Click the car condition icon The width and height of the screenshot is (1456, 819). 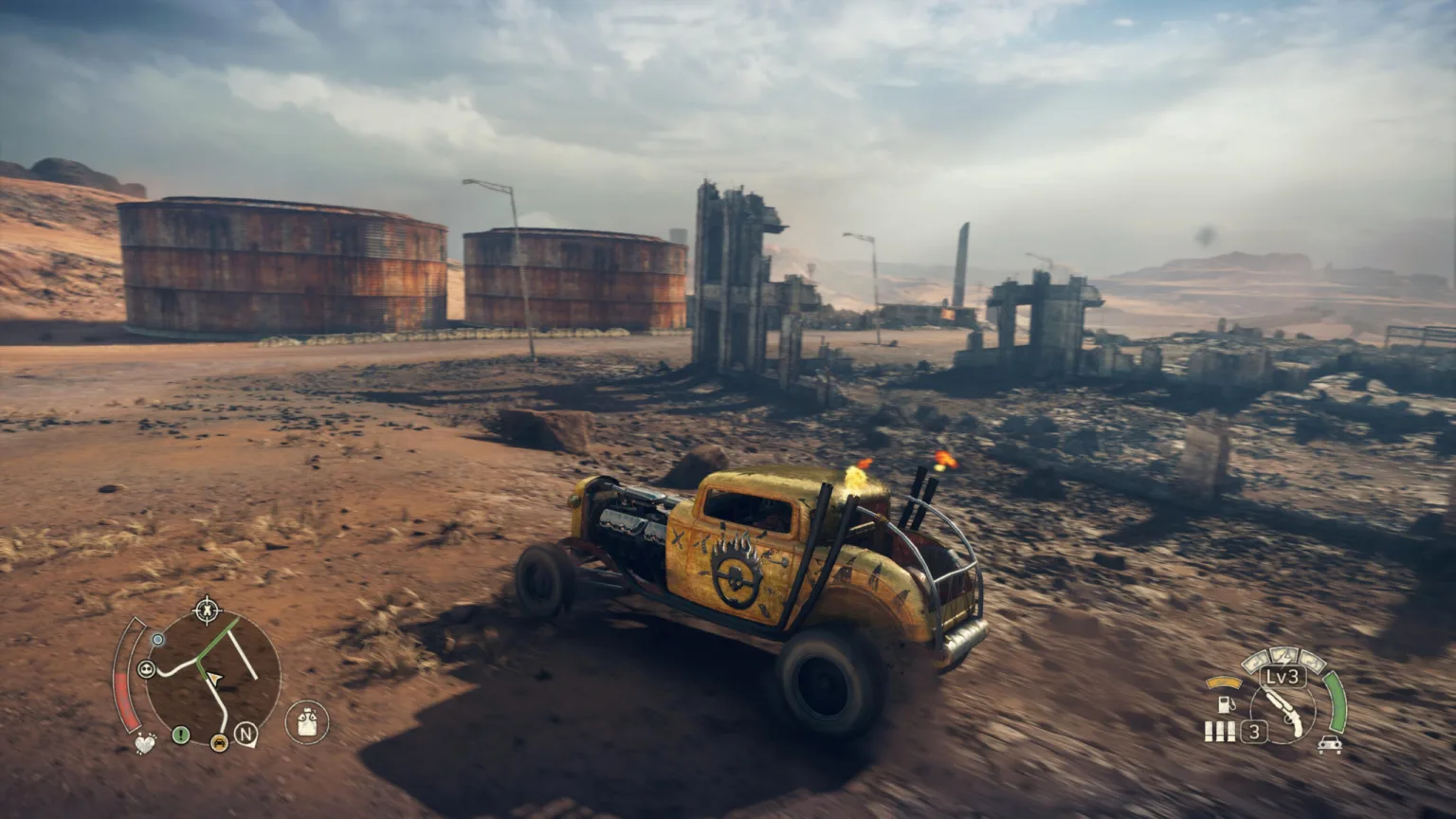coord(1329,745)
